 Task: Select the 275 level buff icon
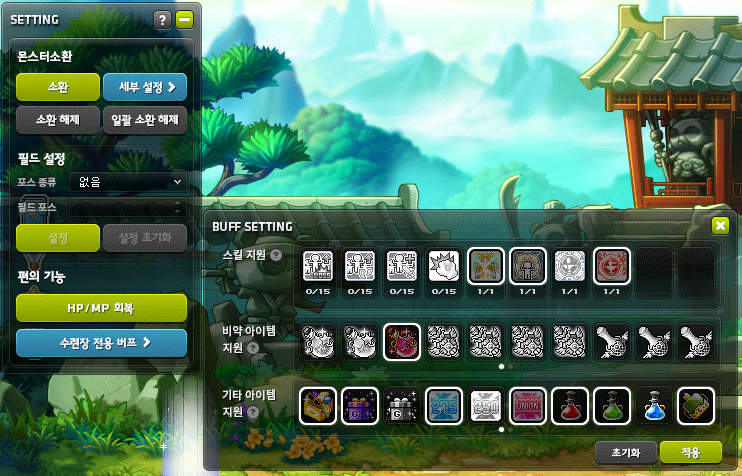pos(444,405)
